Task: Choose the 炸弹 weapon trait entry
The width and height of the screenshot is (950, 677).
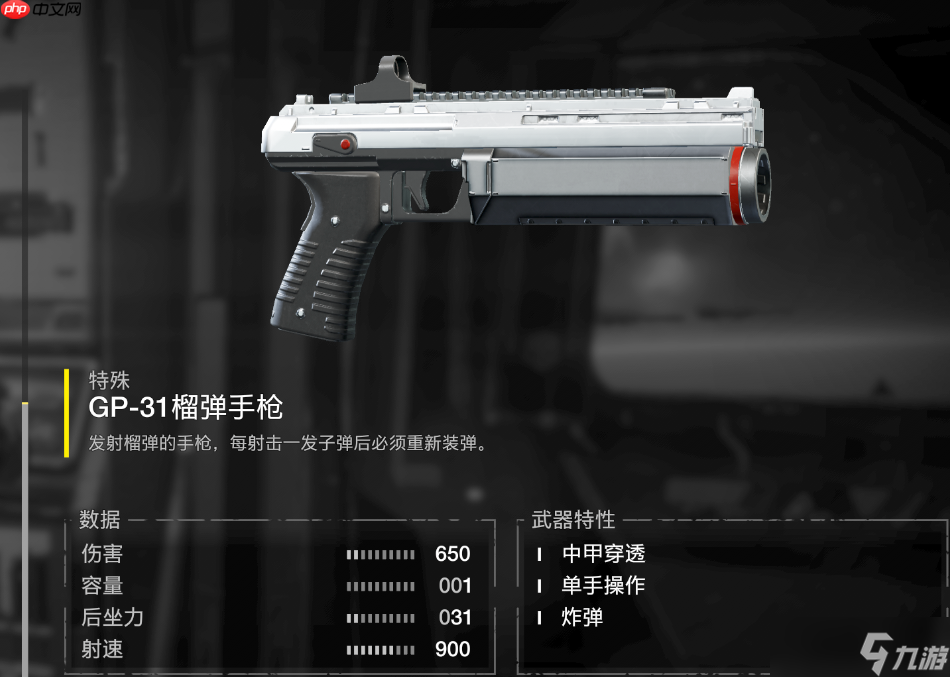Action: [x=582, y=618]
